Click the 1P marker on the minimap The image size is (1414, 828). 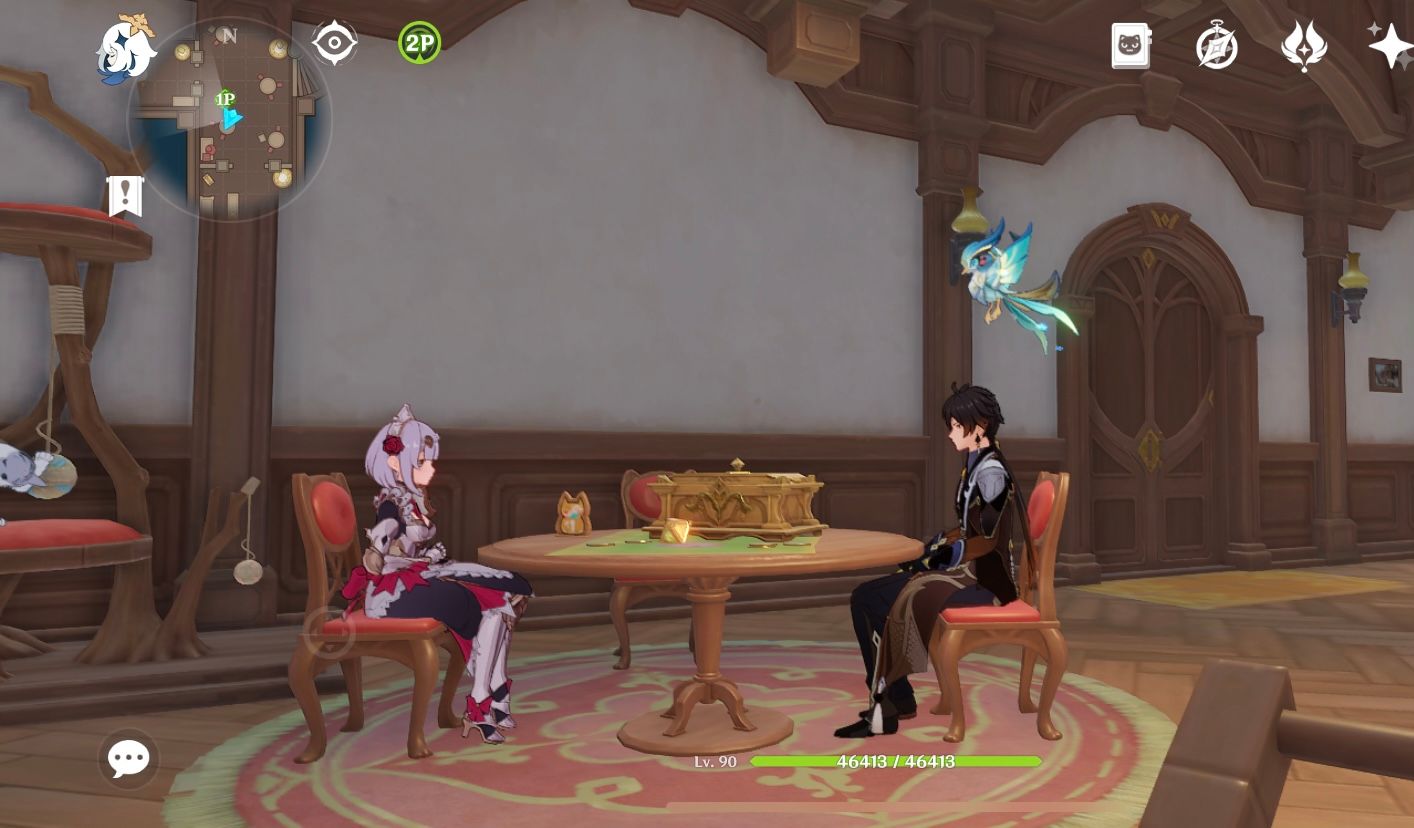225,99
